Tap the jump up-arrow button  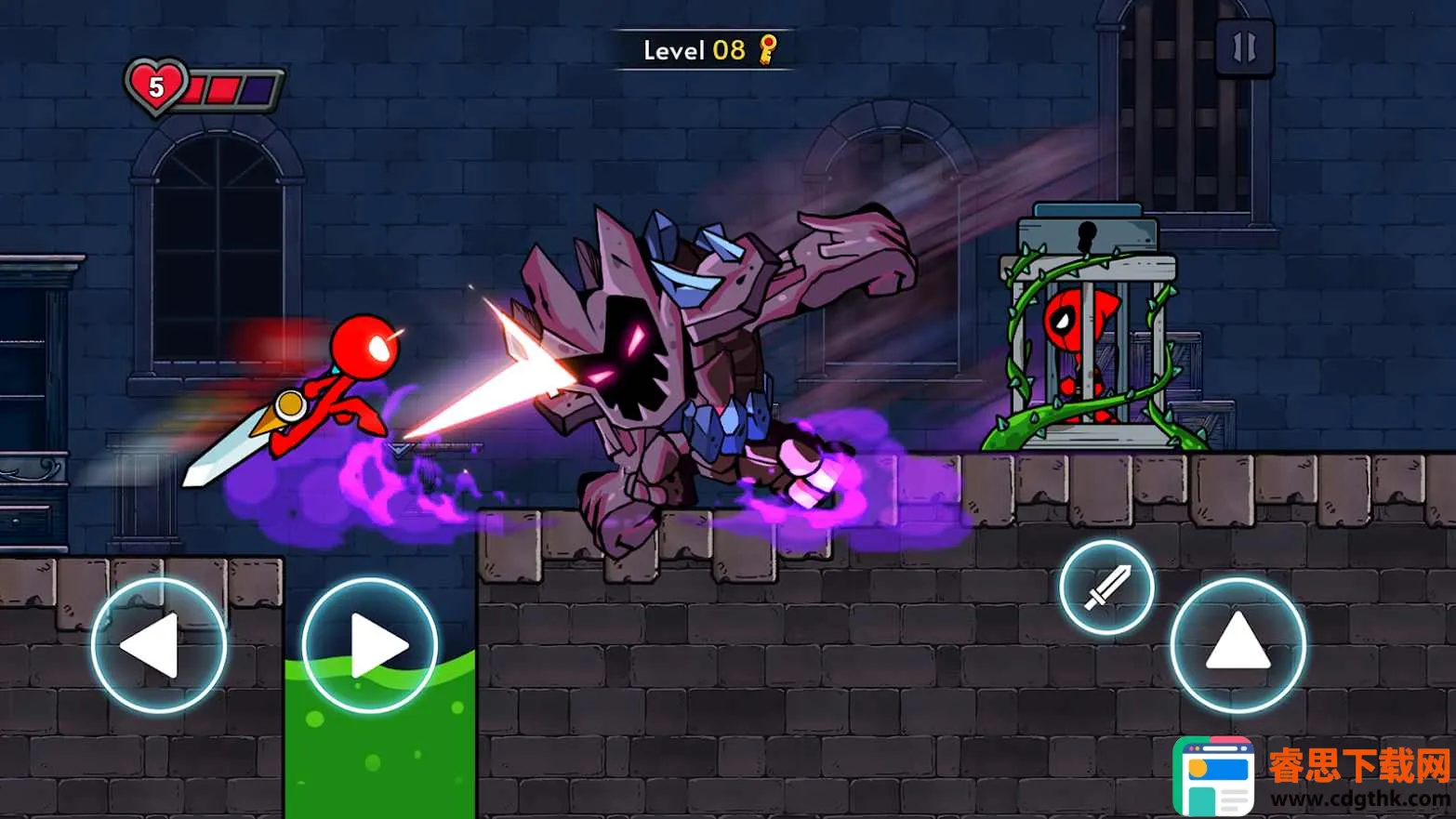(1238, 645)
